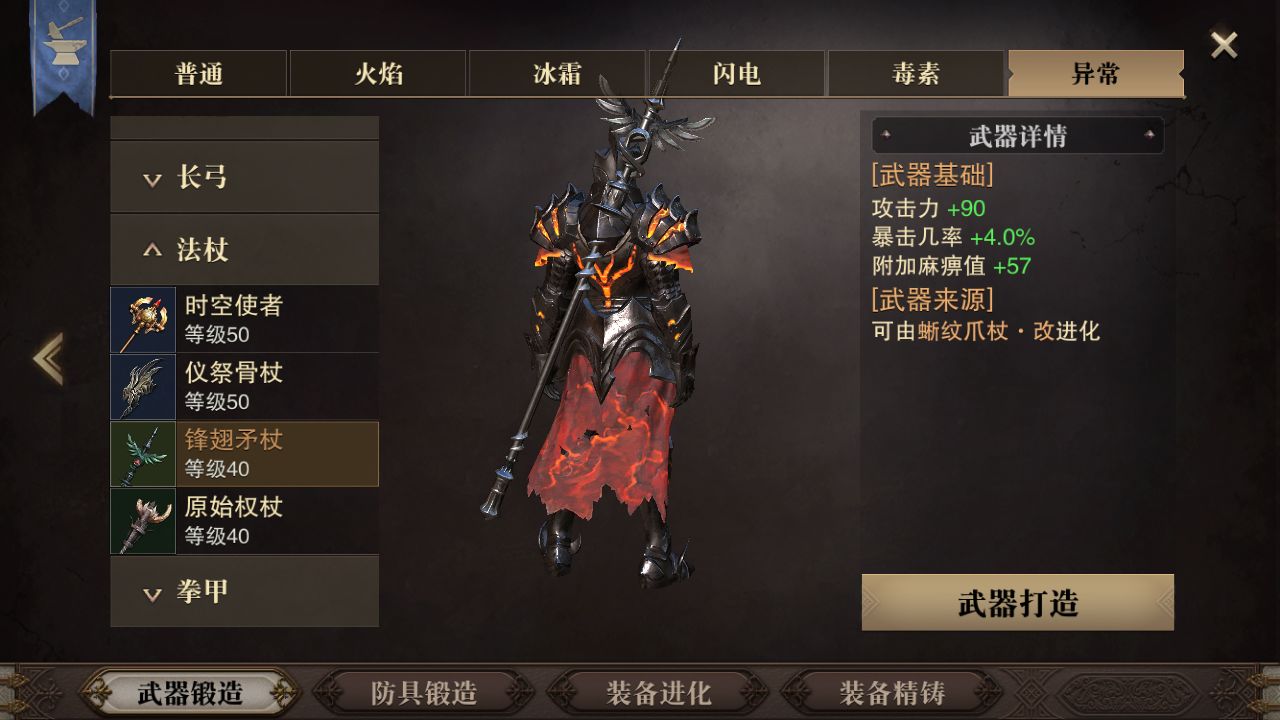1280x720 pixels.
Task: Show the 毒素 poison tab
Action: click(916, 74)
